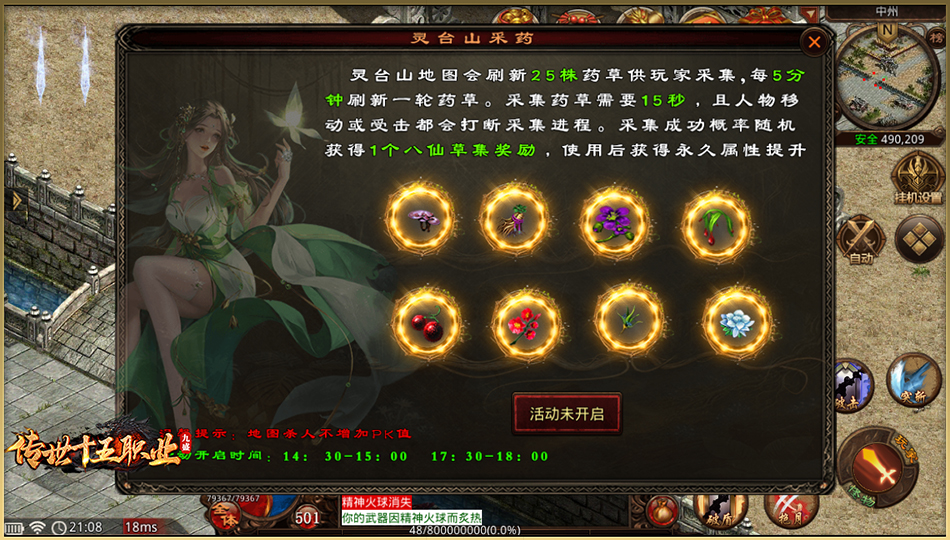
Task: Select the purple mushroom herb icon
Action: pyautogui.click(x=420, y=219)
